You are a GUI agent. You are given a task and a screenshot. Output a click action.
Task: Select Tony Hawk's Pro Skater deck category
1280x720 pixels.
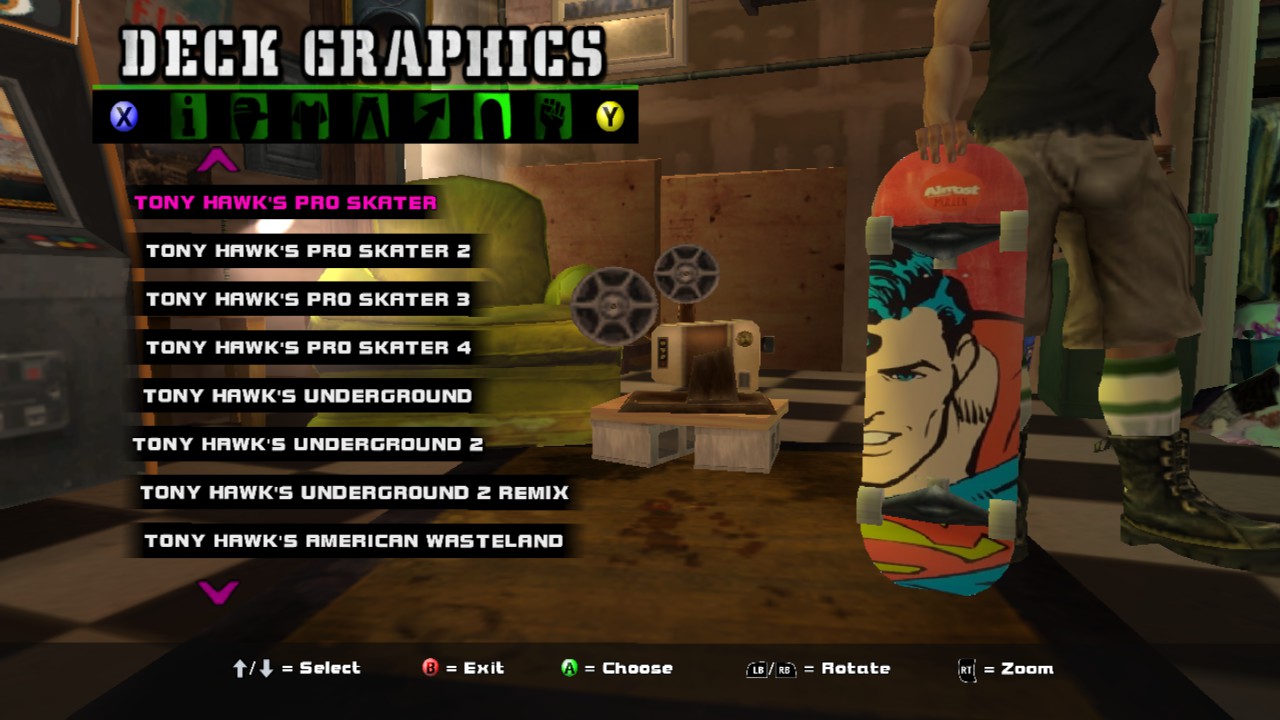coord(285,203)
